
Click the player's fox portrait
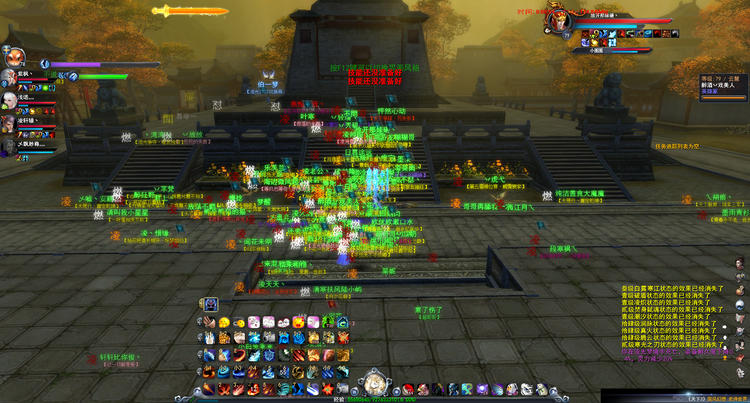coord(14,58)
